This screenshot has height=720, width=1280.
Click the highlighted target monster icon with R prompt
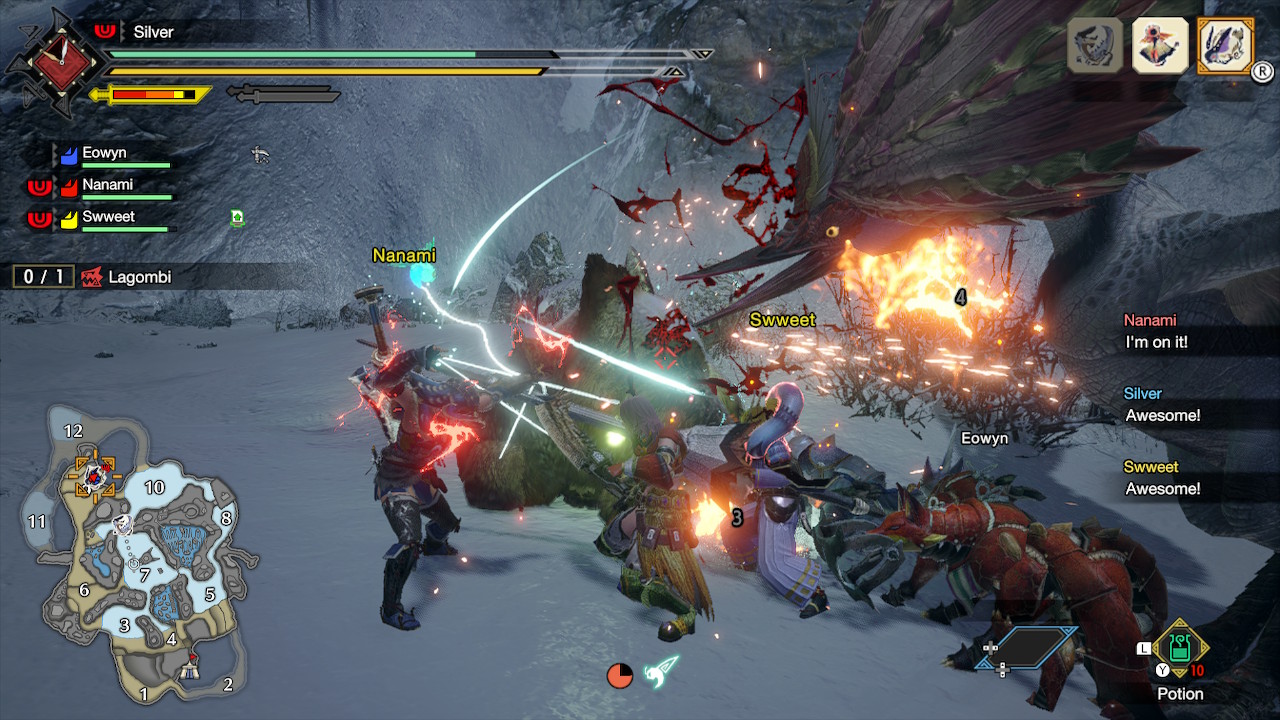[x=1226, y=45]
